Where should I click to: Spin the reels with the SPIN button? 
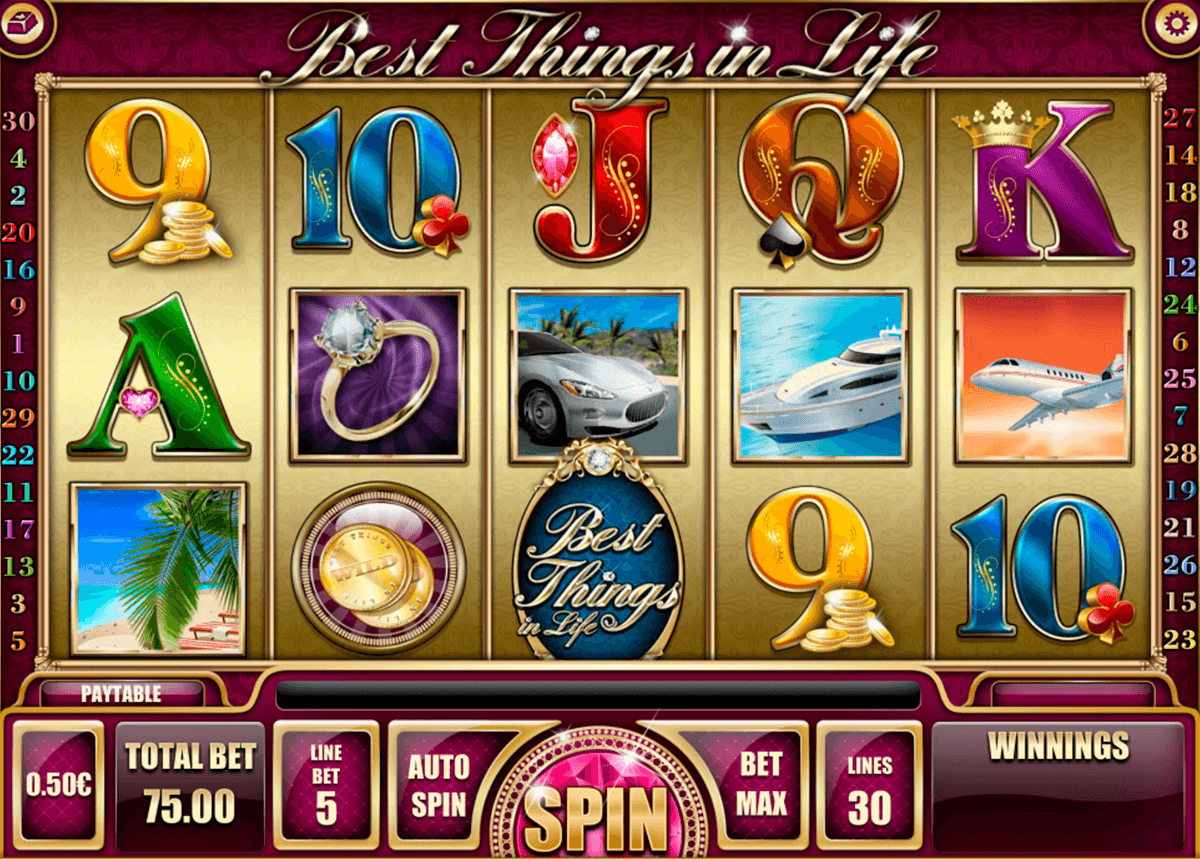[x=598, y=807]
